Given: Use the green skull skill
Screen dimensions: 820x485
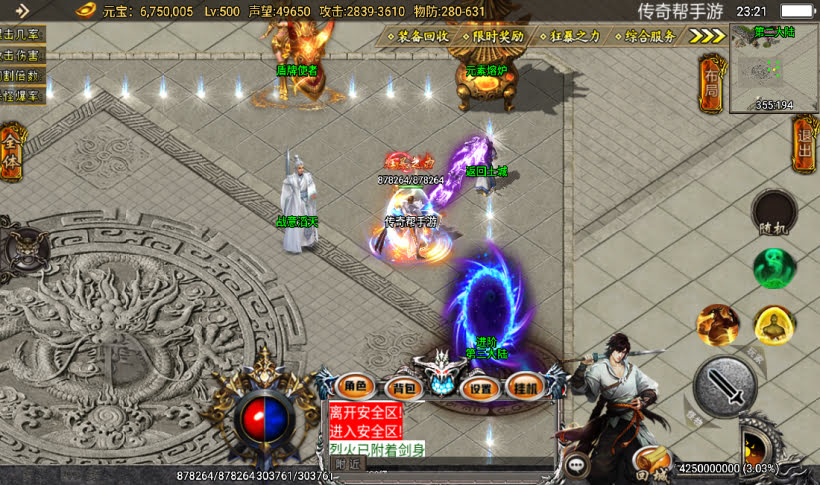Looking at the screenshot, I should [774, 268].
